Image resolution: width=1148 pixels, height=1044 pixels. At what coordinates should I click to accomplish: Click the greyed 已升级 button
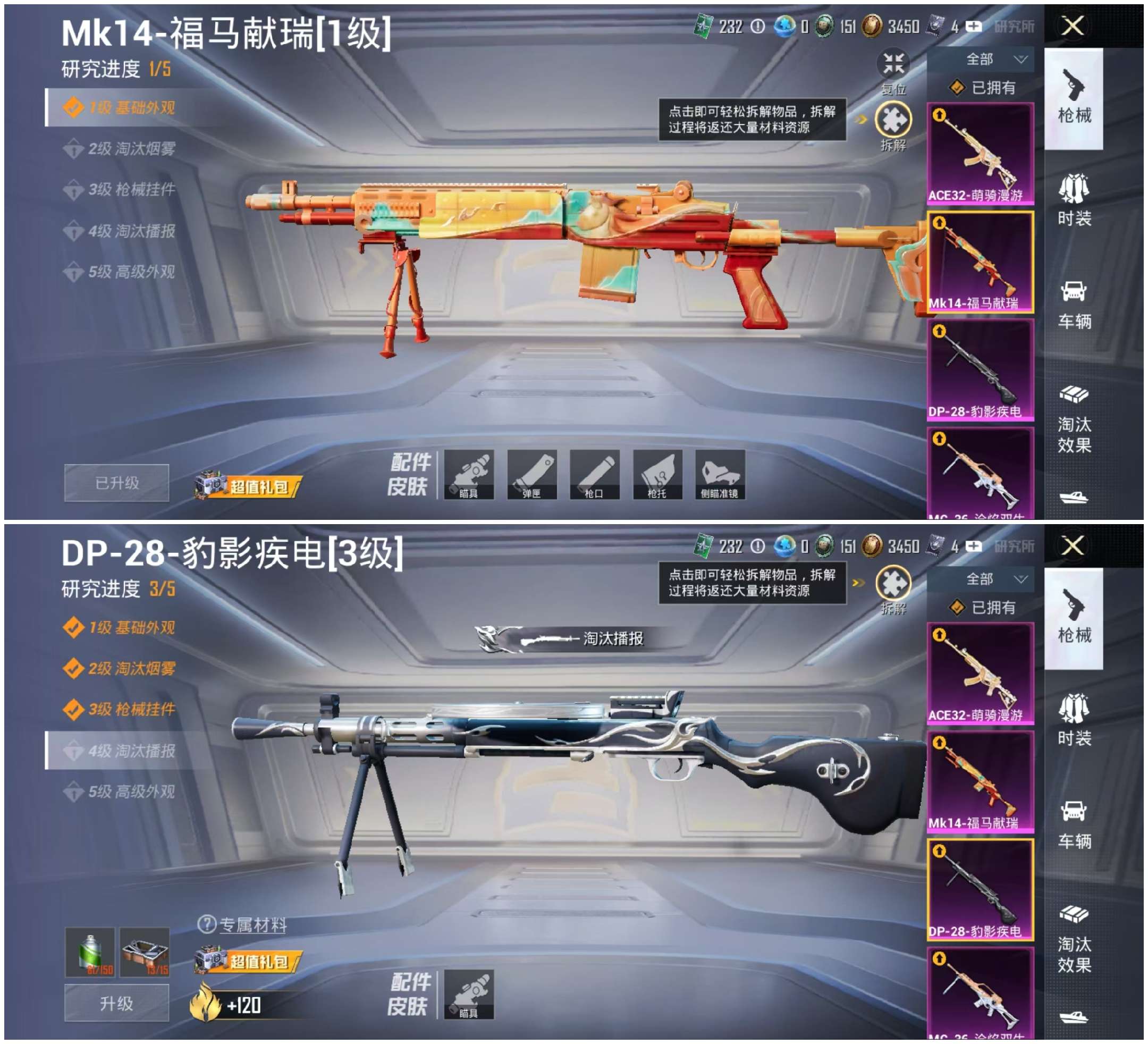(x=117, y=483)
